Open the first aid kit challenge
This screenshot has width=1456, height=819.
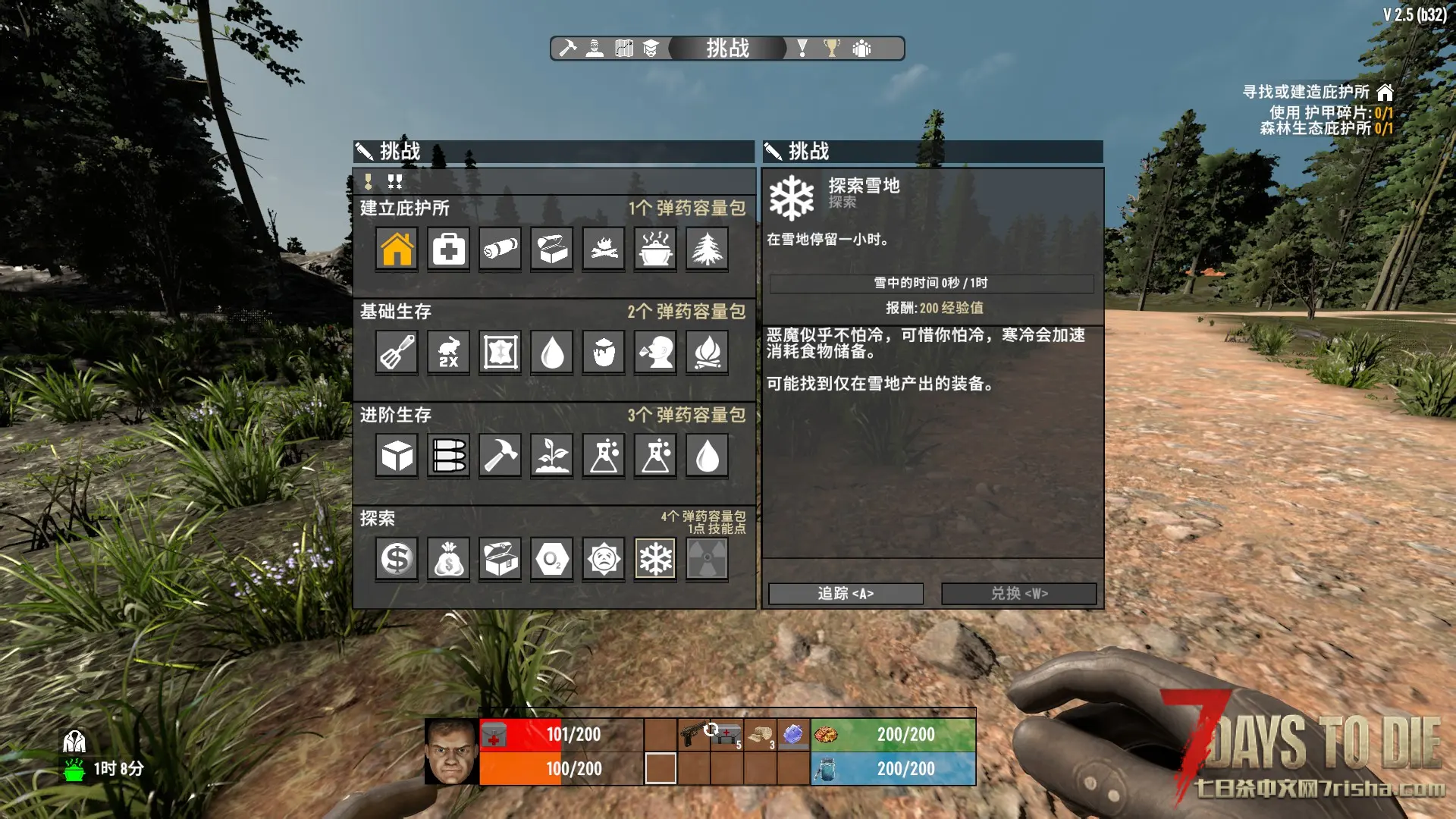tap(448, 249)
